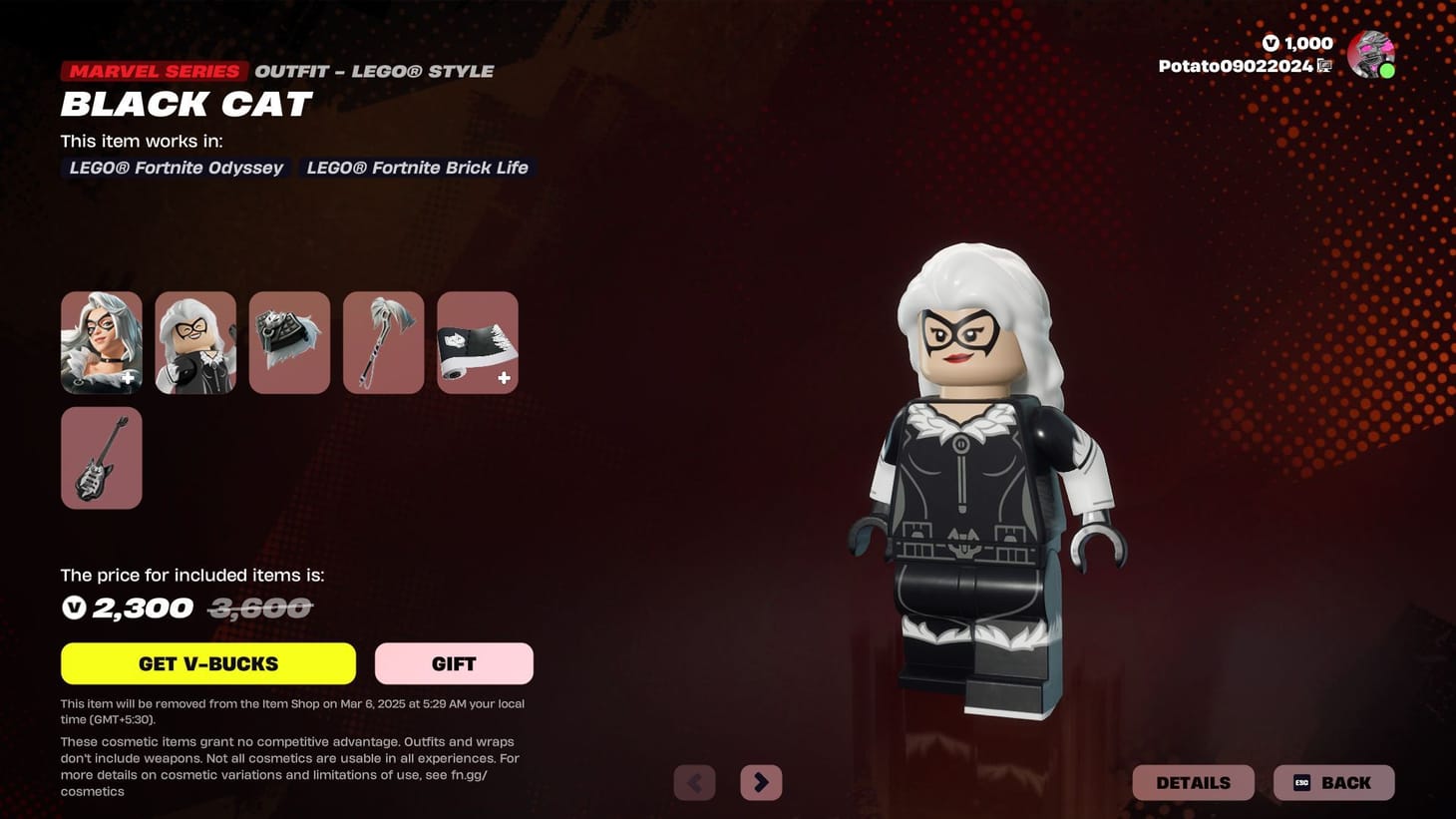The image size is (1456, 819).
Task: Select the LEGO Fortnite Brick Life tag
Action: 416,168
